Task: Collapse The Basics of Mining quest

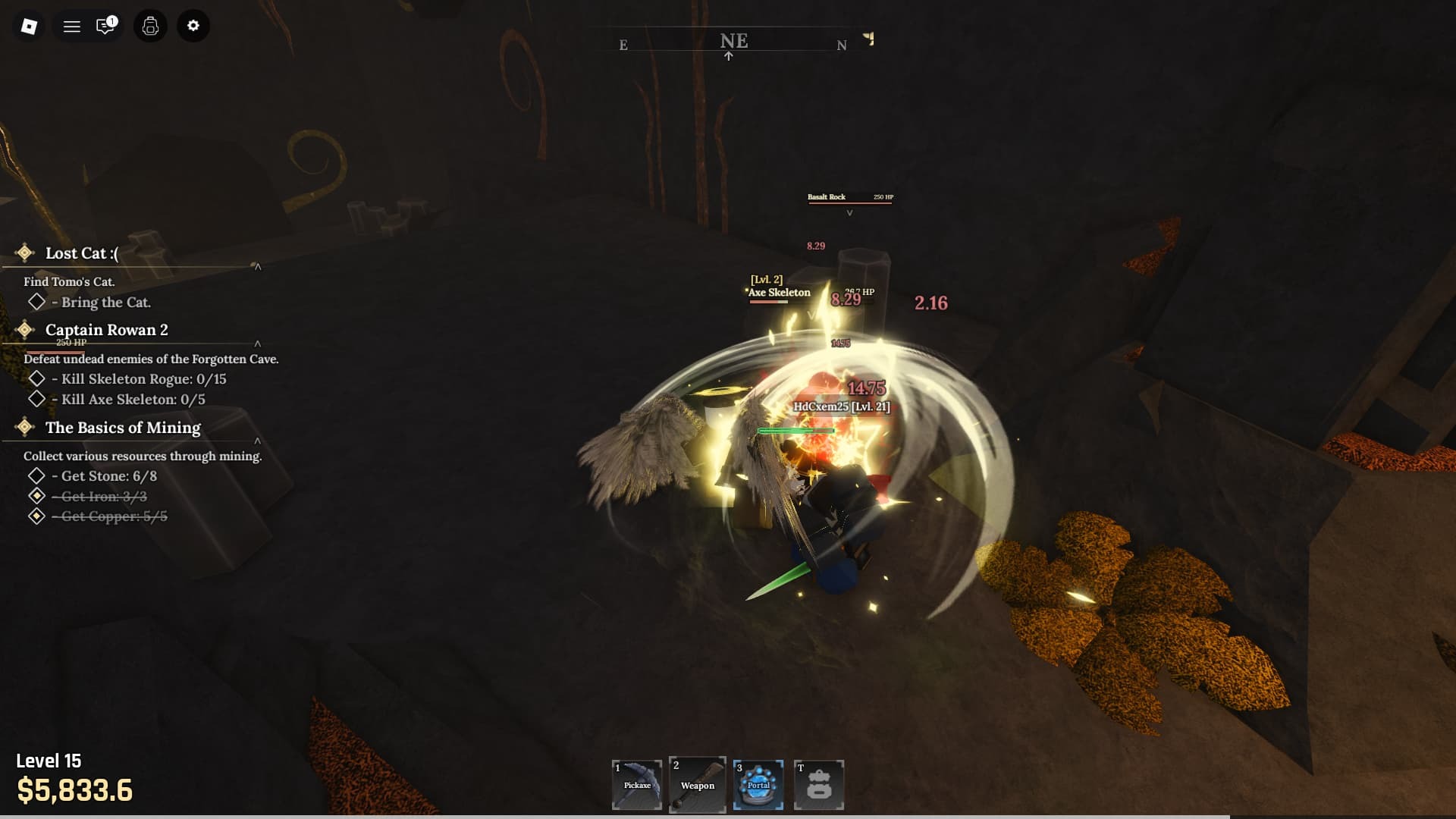Action: click(x=258, y=441)
